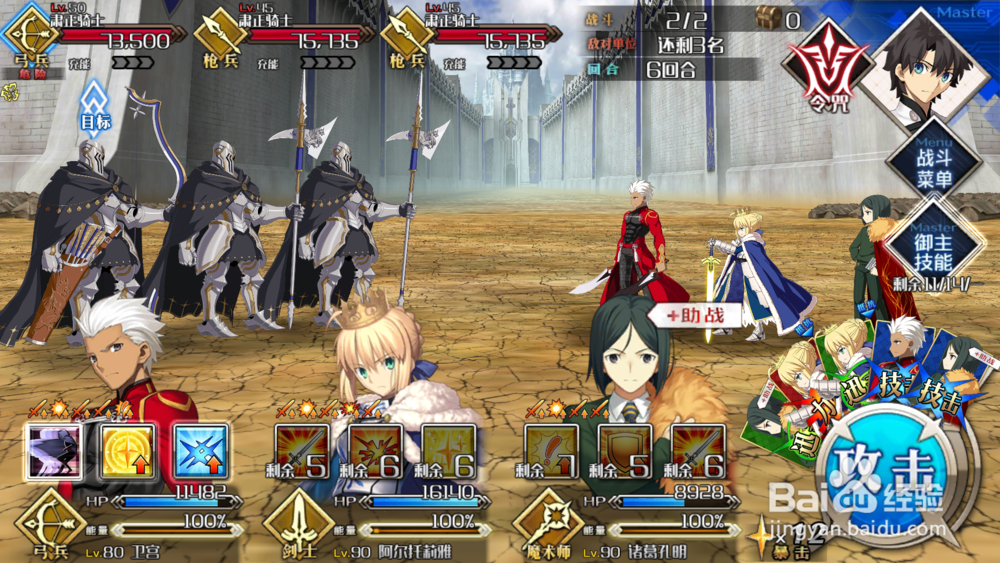This screenshot has width=1000, height=563.
Task: Activate Emiya's blue crossed-swords skill
Action: 200,452
